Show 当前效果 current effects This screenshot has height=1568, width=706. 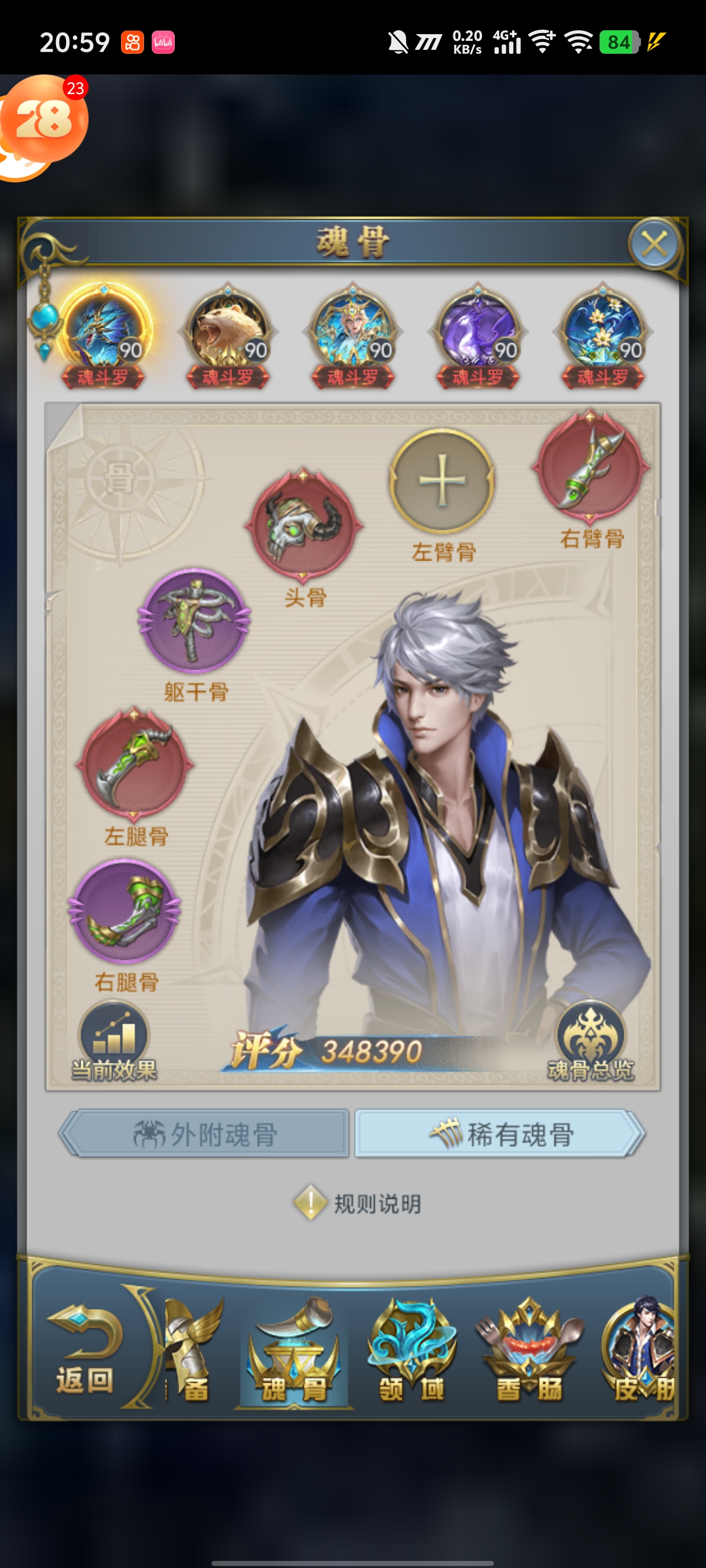(114, 1042)
